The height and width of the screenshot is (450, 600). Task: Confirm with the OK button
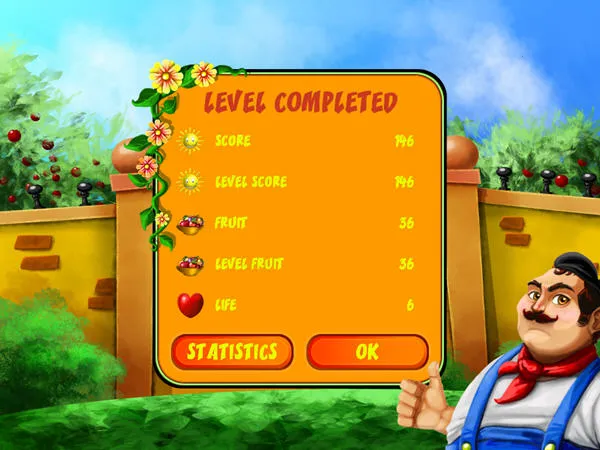(367, 352)
